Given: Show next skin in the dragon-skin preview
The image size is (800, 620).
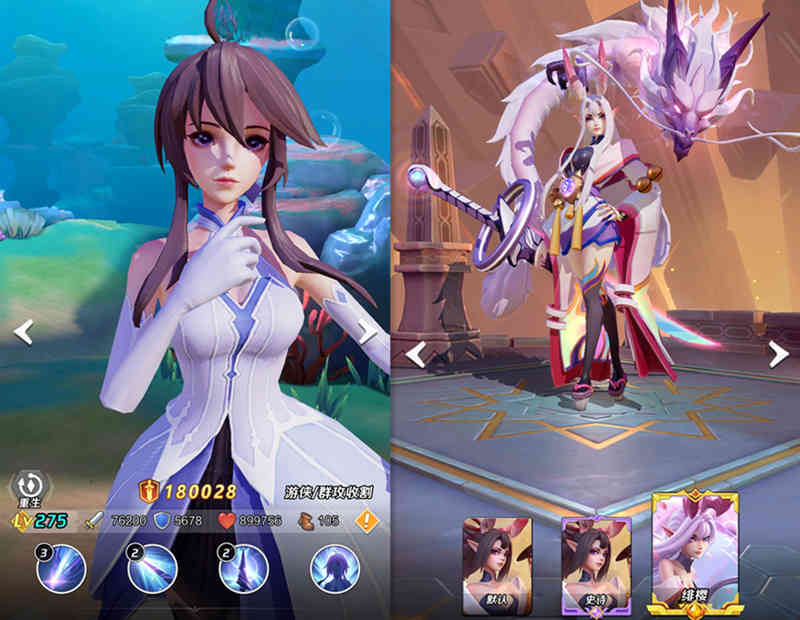Looking at the screenshot, I should pyautogui.click(x=778, y=353).
